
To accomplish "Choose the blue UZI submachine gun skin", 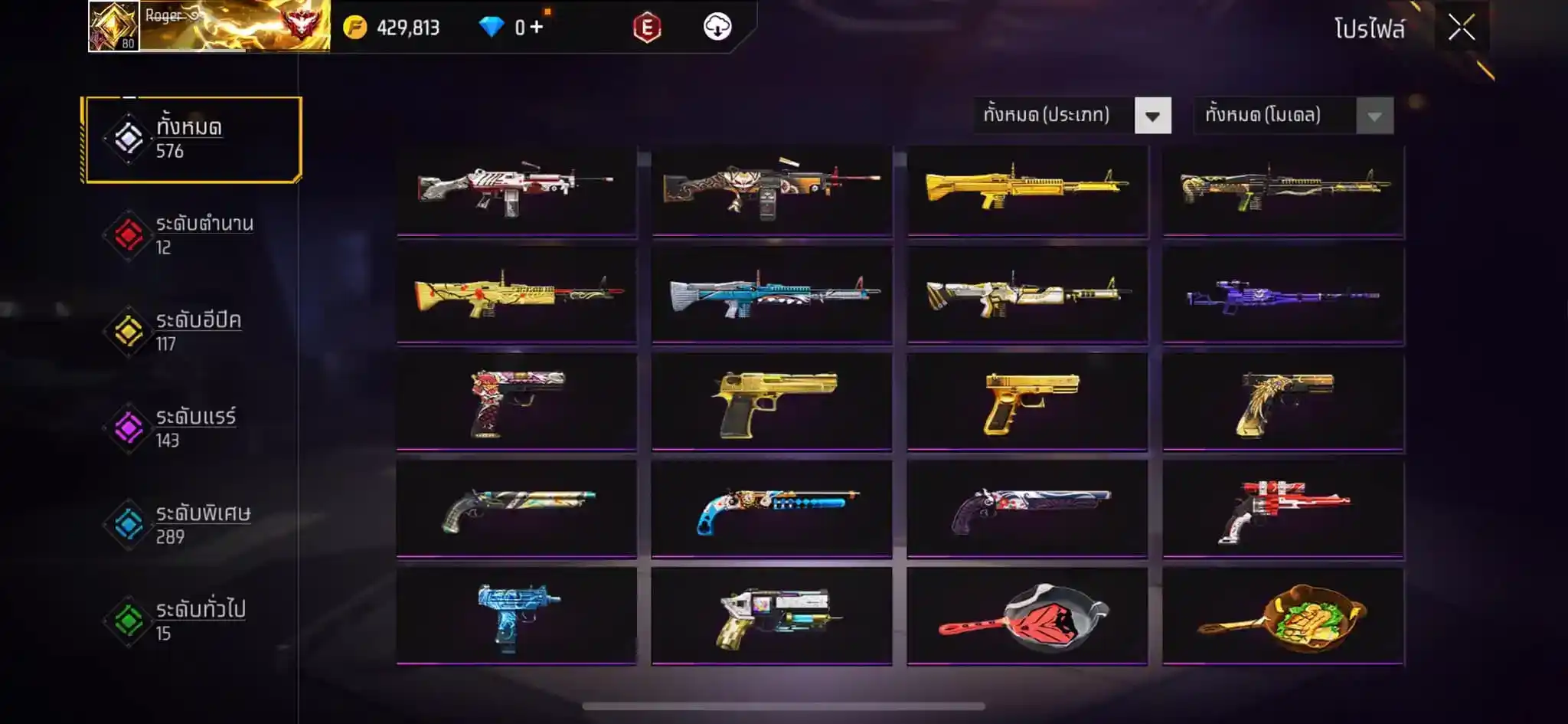I will pyautogui.click(x=517, y=616).
